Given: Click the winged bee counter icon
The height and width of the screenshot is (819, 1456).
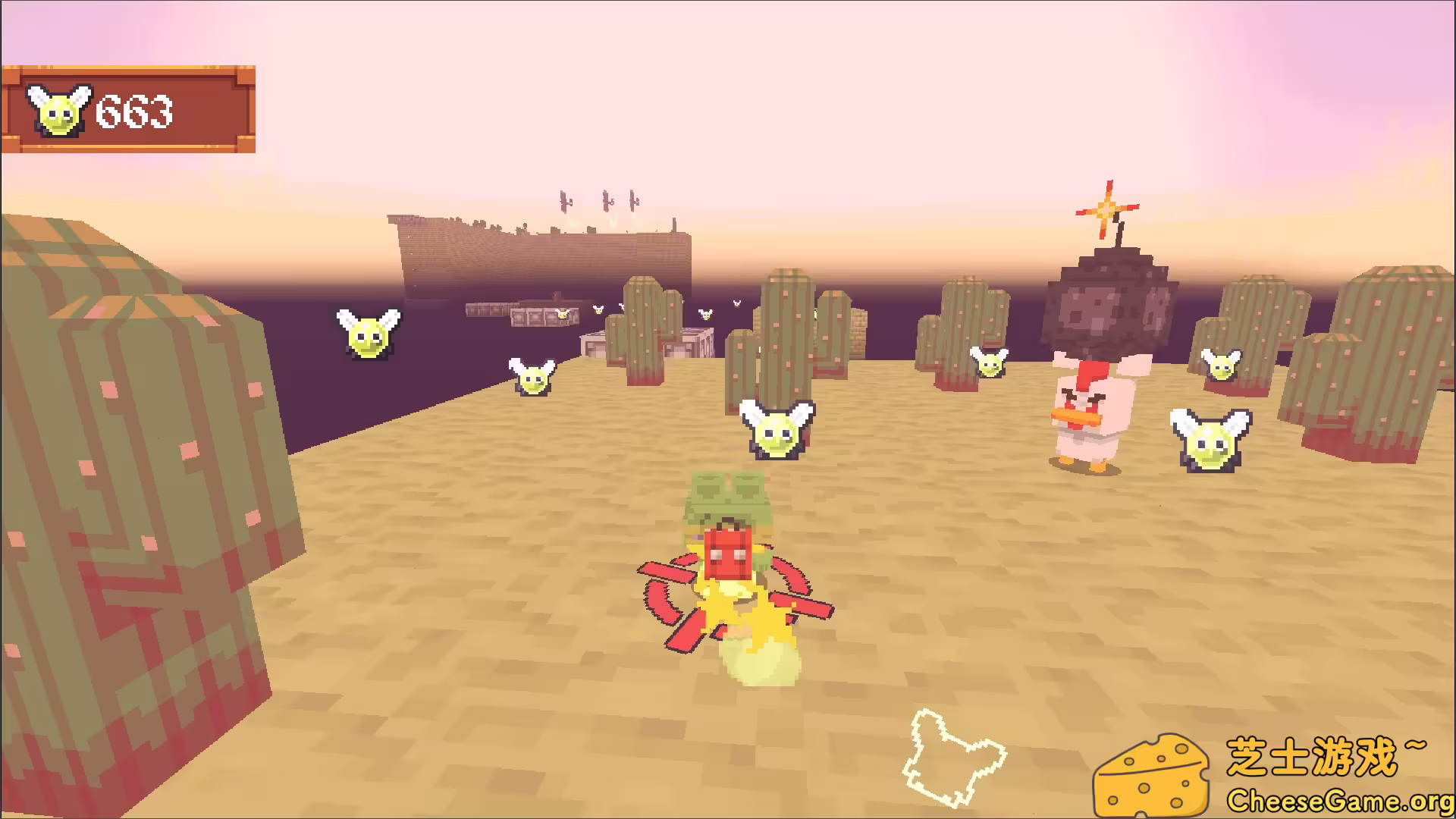Looking at the screenshot, I should (x=61, y=110).
